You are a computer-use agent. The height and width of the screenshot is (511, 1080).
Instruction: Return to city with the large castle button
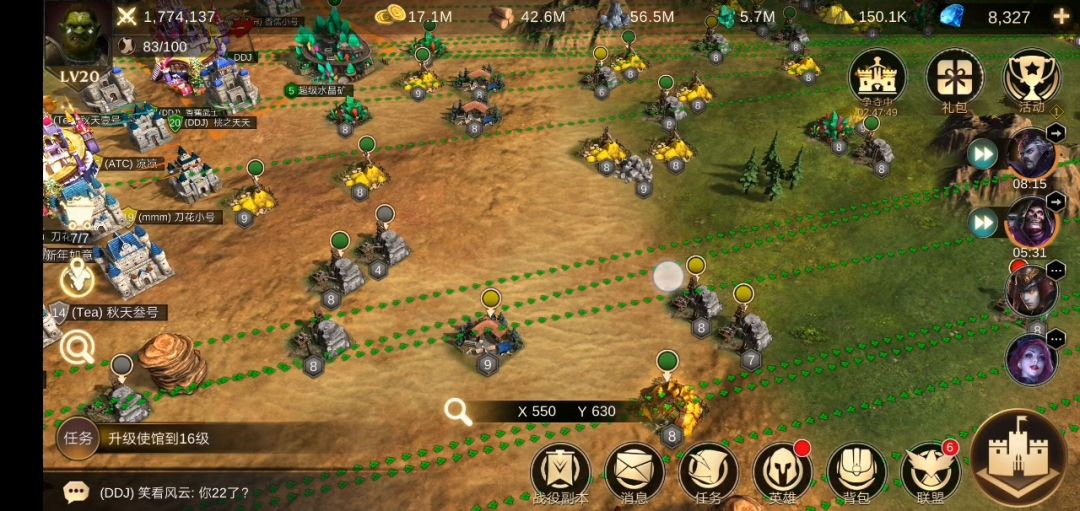[x=1018, y=458]
